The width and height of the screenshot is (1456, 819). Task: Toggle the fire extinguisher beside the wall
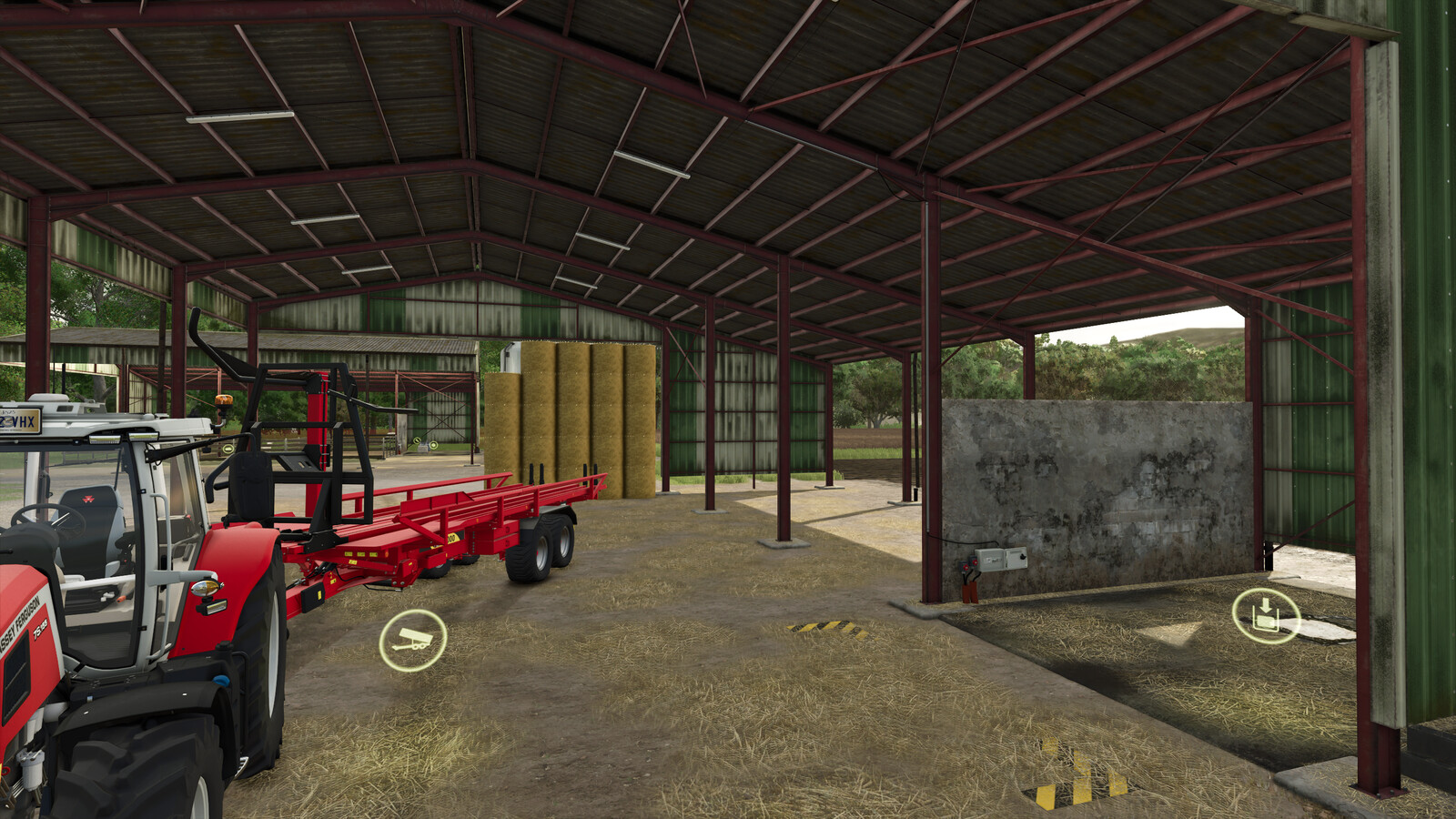[969, 591]
